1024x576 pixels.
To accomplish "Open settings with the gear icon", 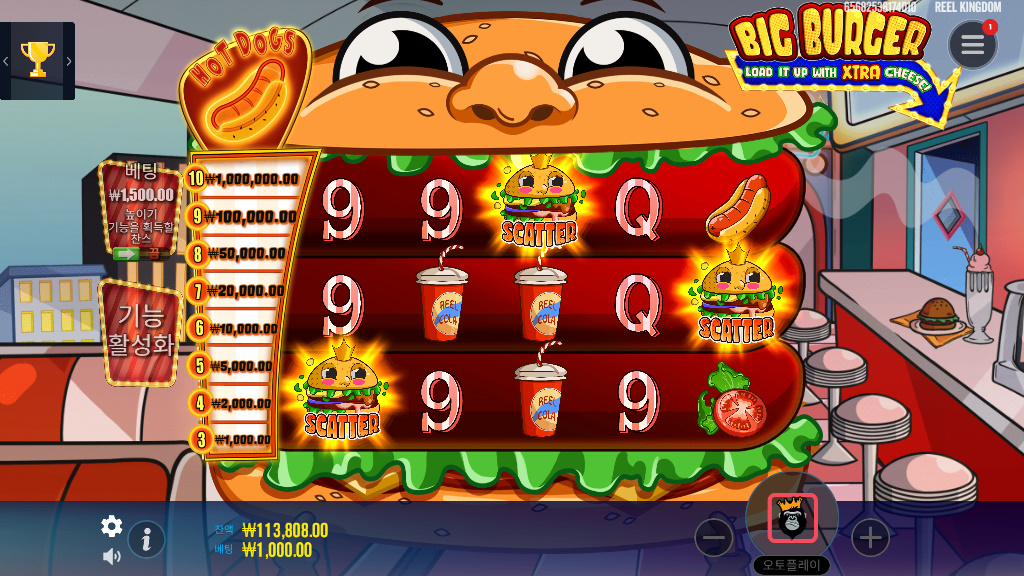I will tap(112, 526).
